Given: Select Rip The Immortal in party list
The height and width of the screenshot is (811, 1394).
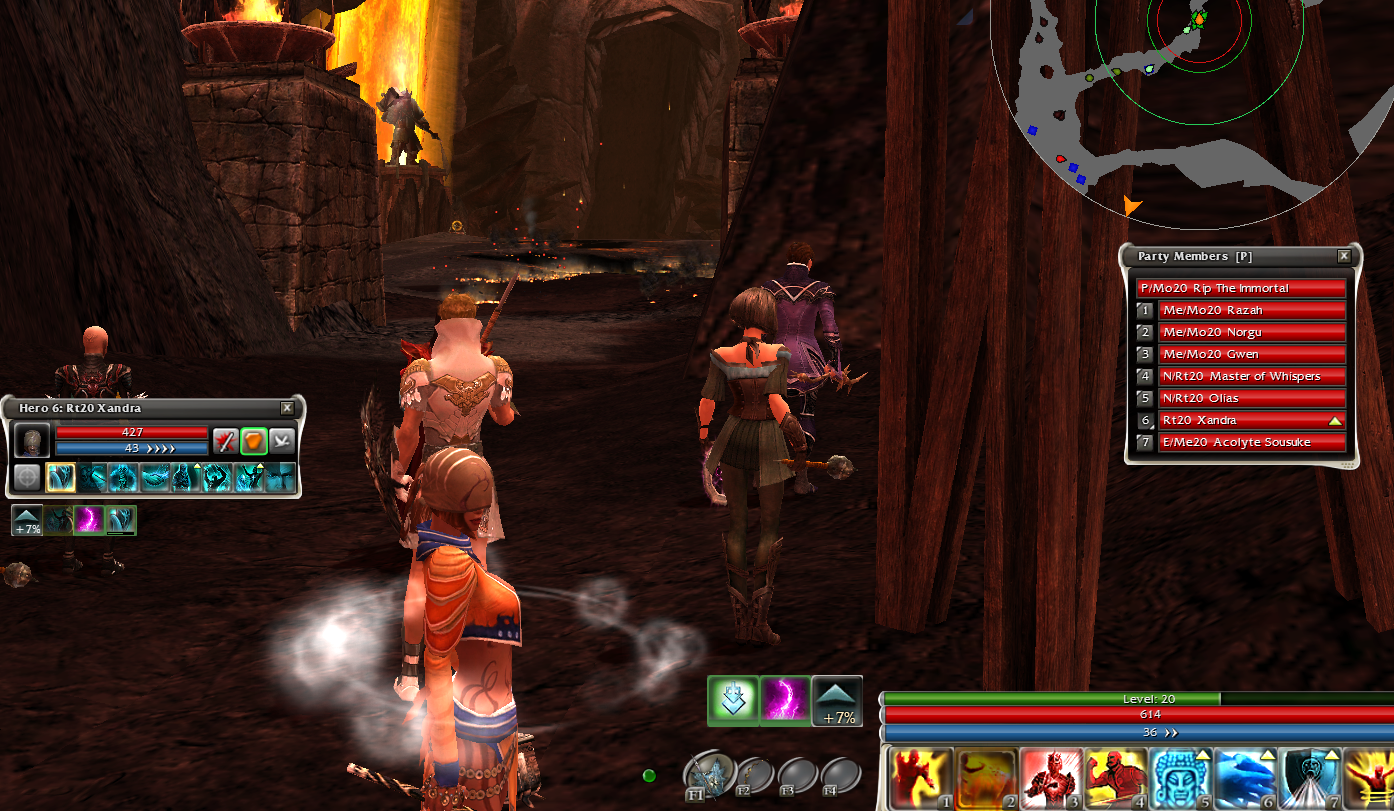Looking at the screenshot, I should tap(1240, 288).
